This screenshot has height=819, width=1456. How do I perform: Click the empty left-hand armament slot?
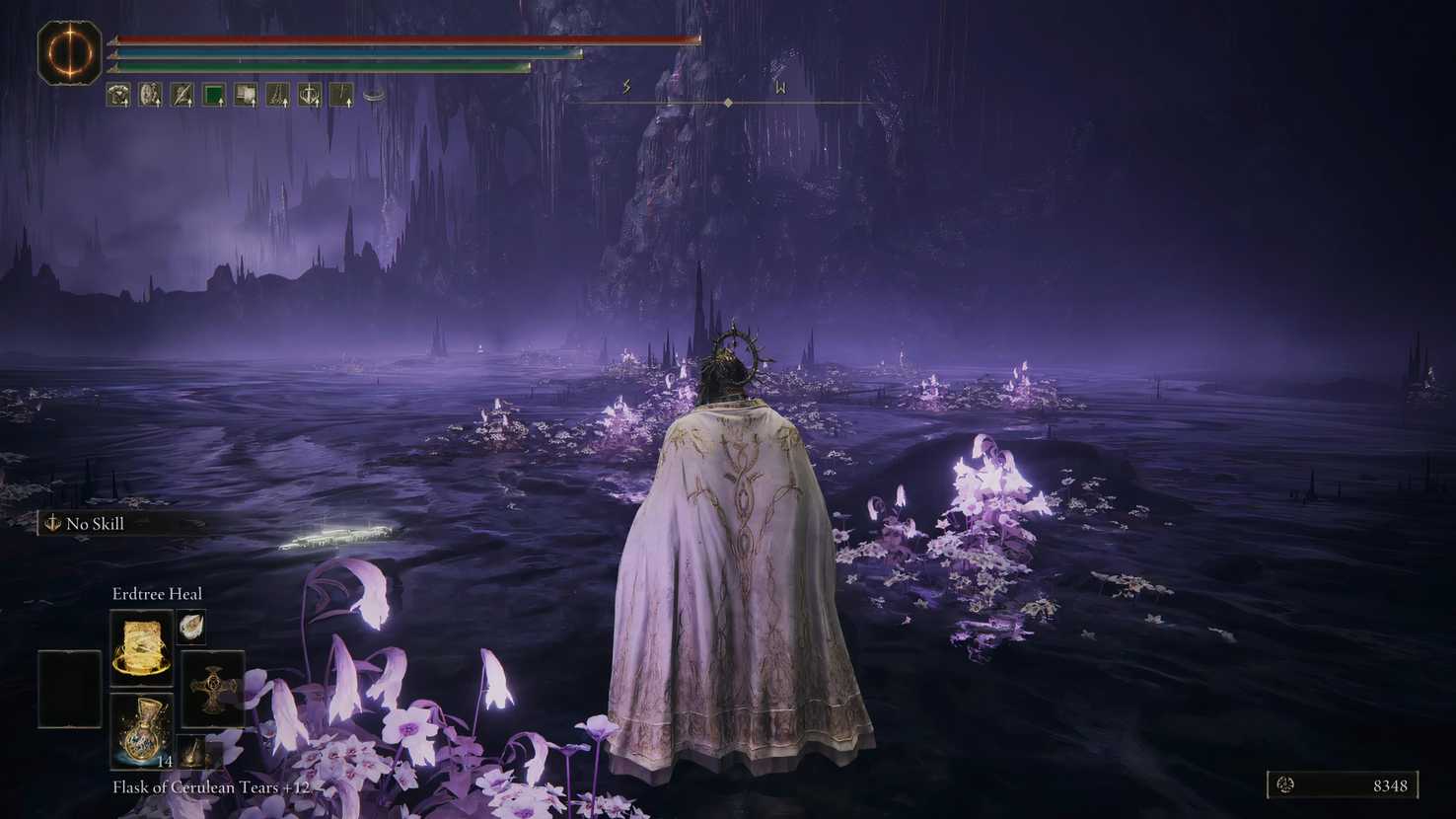point(67,688)
